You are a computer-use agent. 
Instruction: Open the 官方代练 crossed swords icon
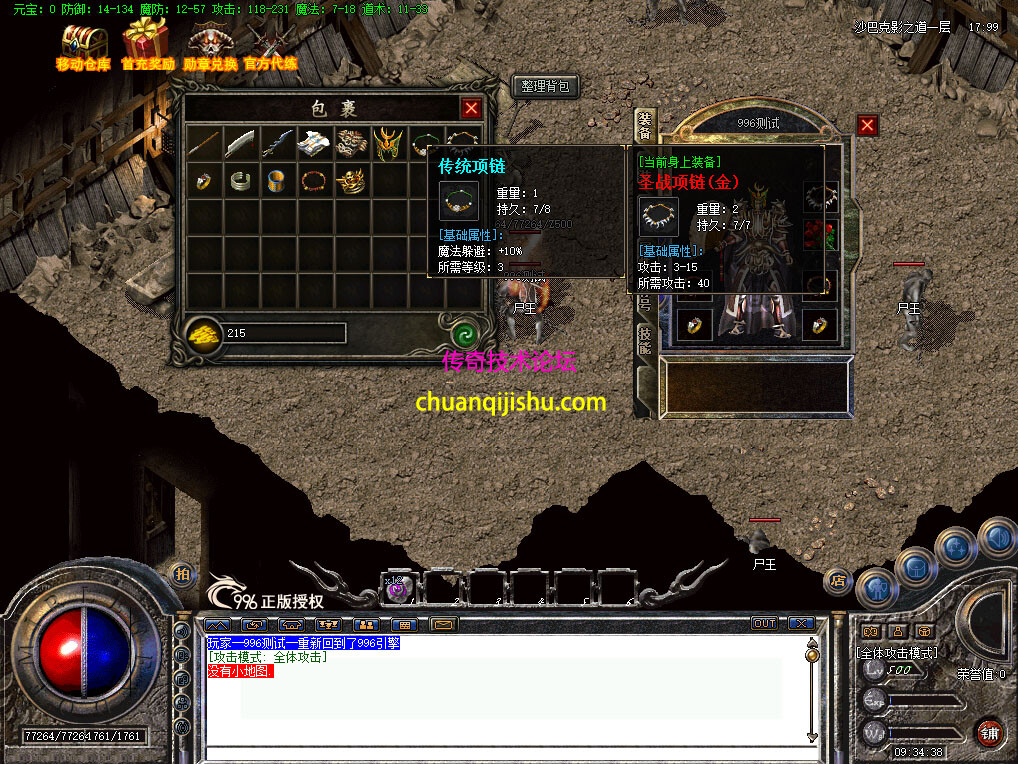[270, 44]
